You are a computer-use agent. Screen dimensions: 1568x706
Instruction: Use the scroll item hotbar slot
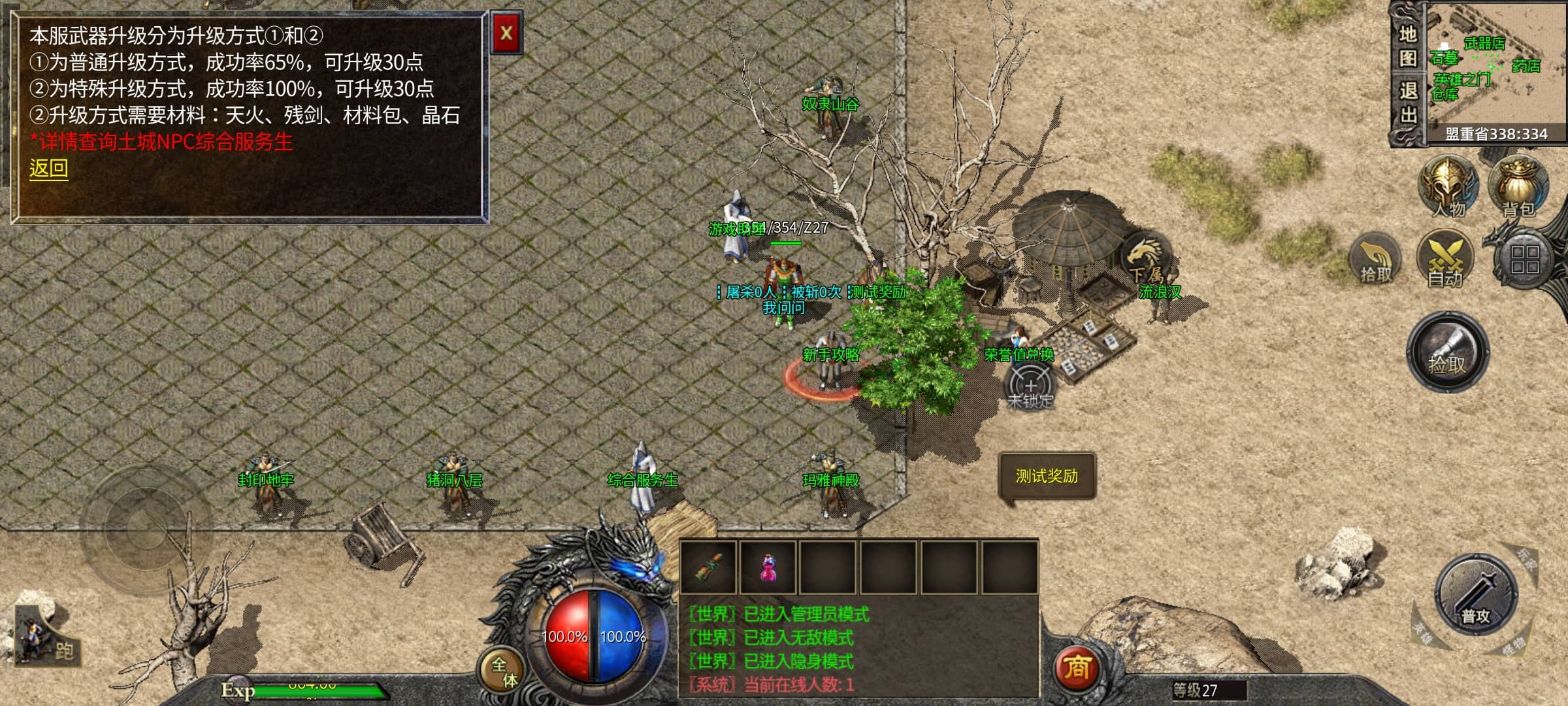pos(708,567)
